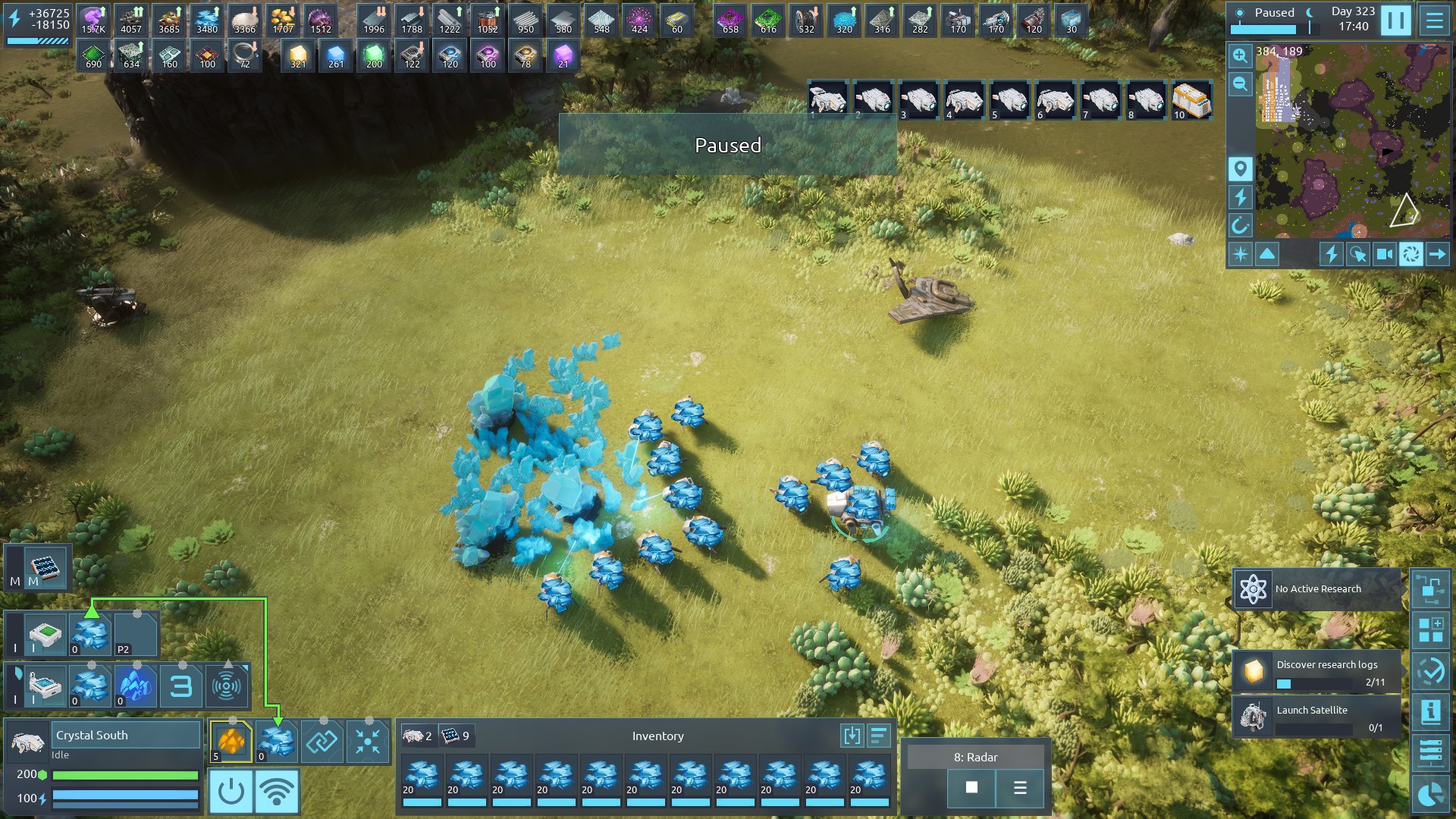
Task: Zoom in on the minimap
Action: coord(1240,55)
